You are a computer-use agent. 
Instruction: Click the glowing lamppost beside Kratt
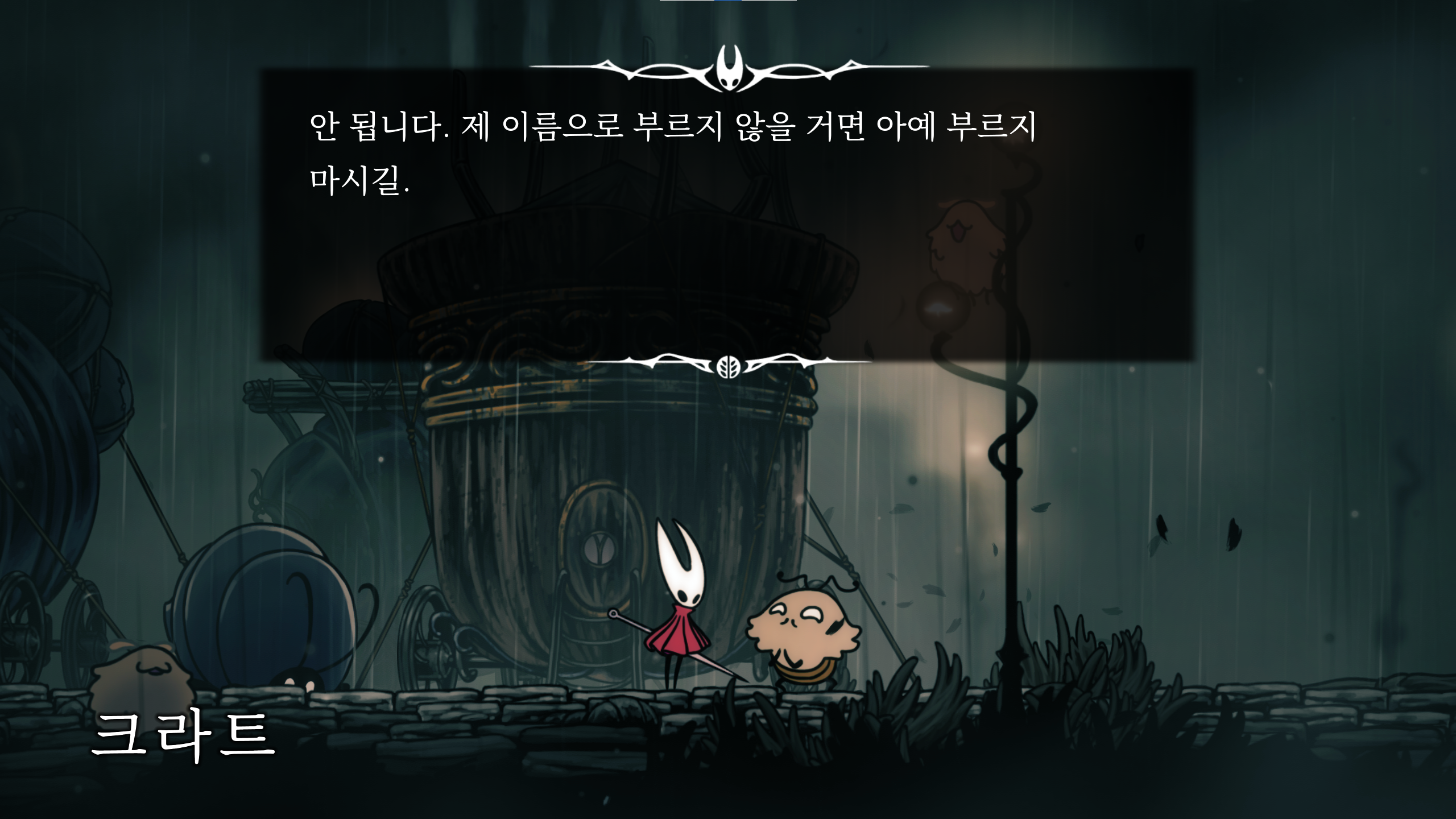[1012, 512]
